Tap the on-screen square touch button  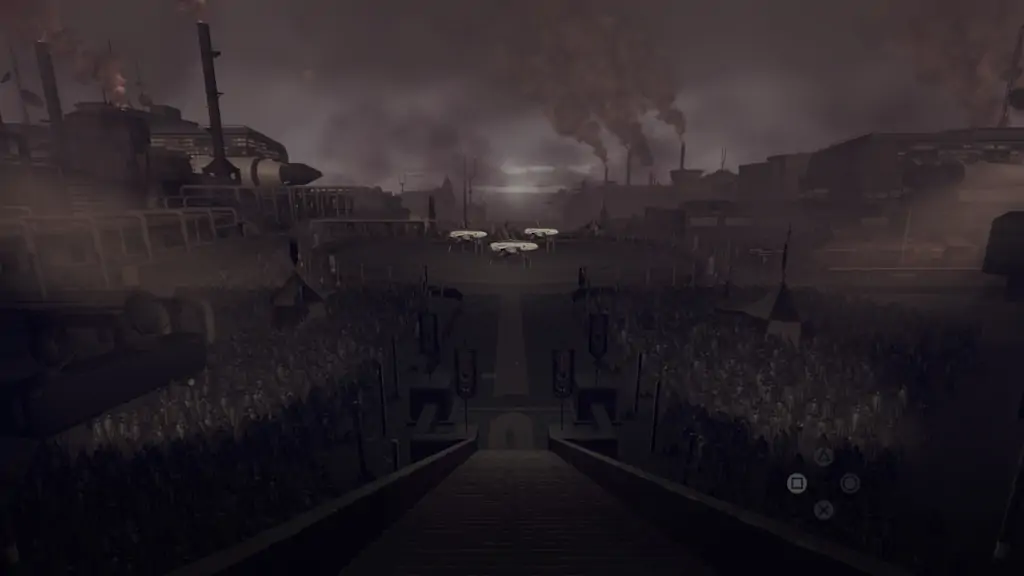(796, 483)
